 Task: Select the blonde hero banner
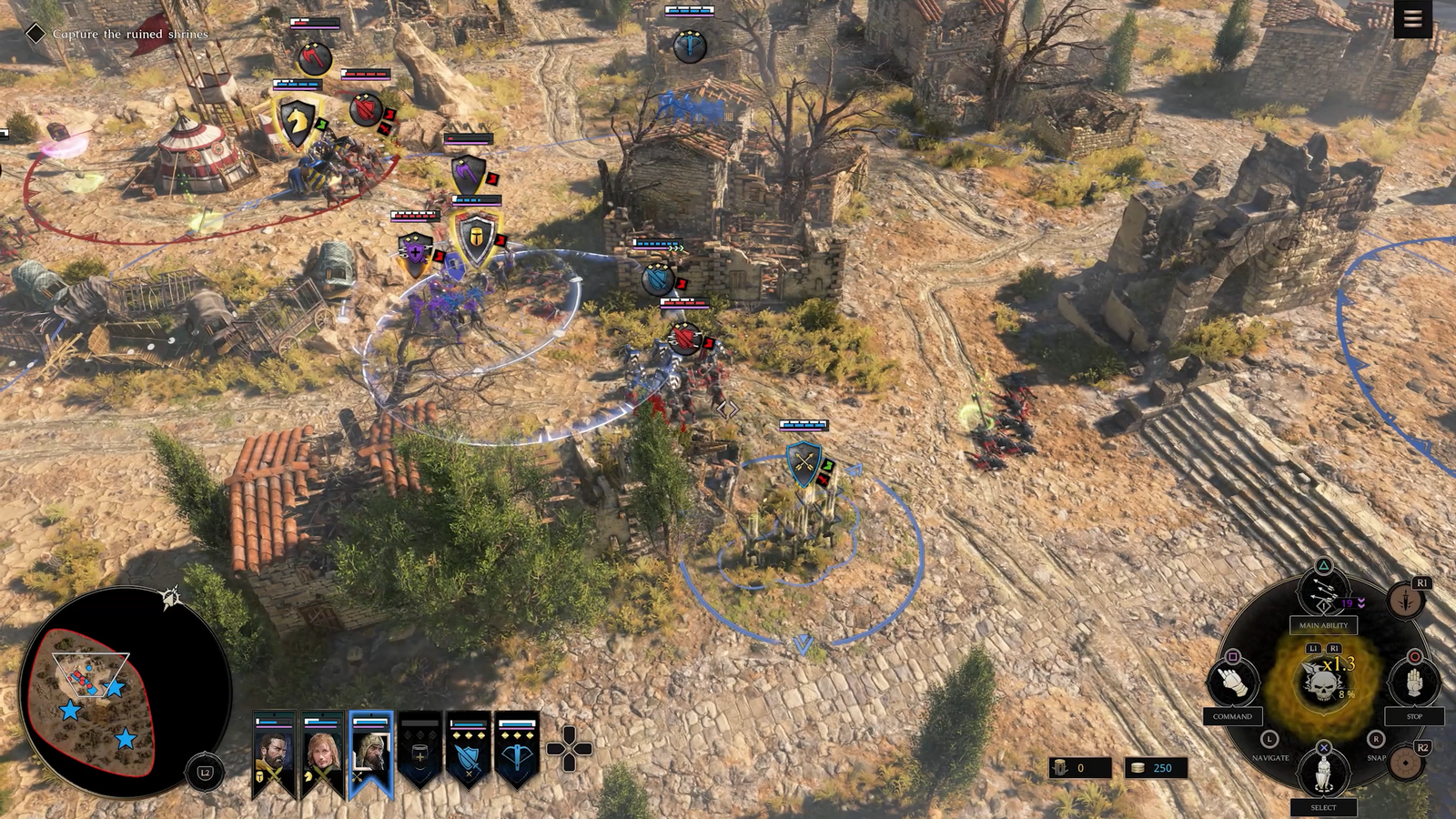click(322, 754)
